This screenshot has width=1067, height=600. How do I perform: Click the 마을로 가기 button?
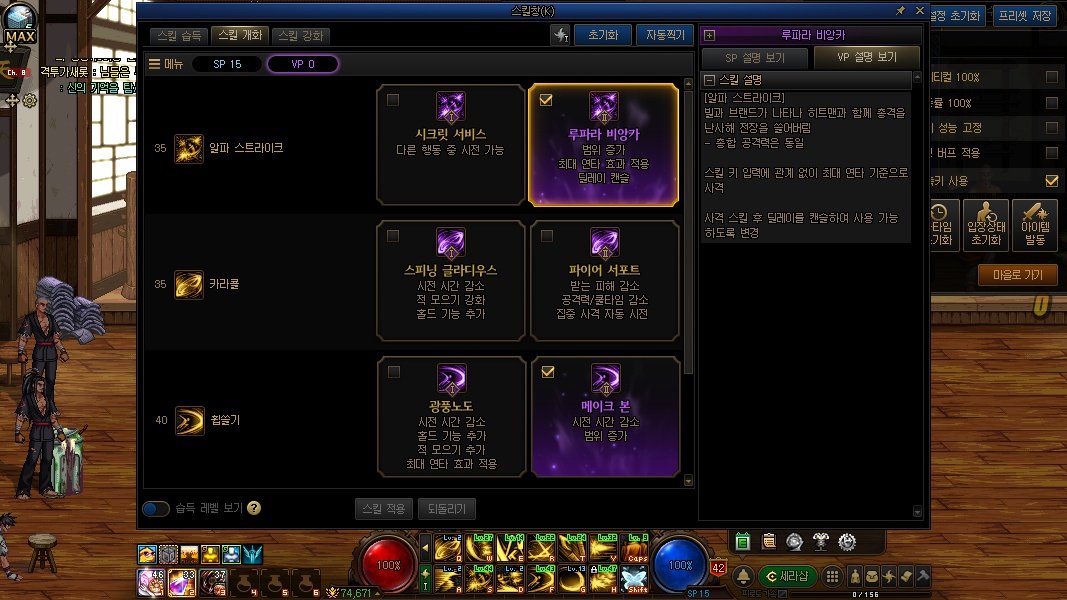[x=1017, y=275]
